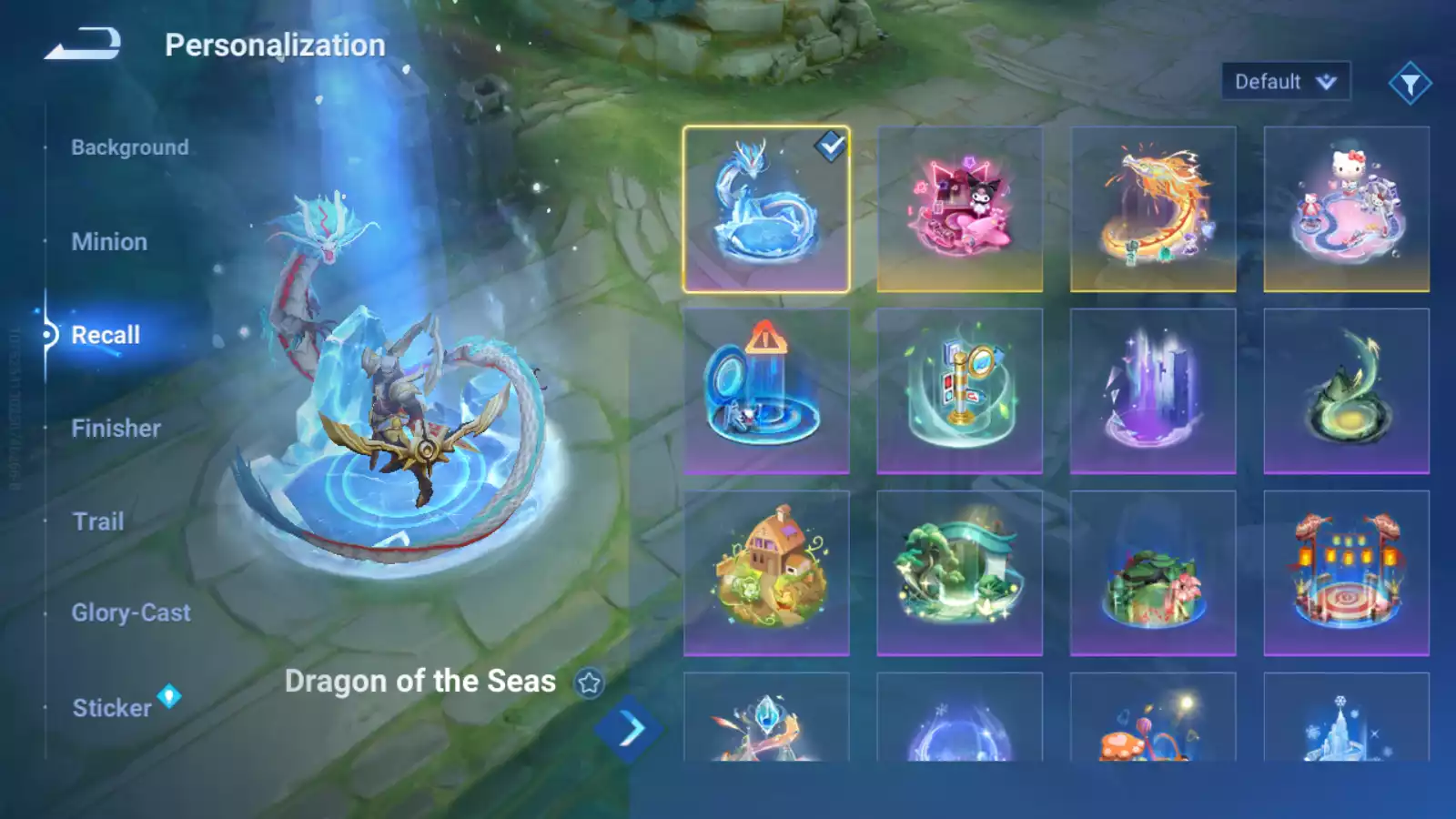Viewport: 1456px width, 819px height.
Task: Click the blue diamond arrow expander
Action: (629, 729)
